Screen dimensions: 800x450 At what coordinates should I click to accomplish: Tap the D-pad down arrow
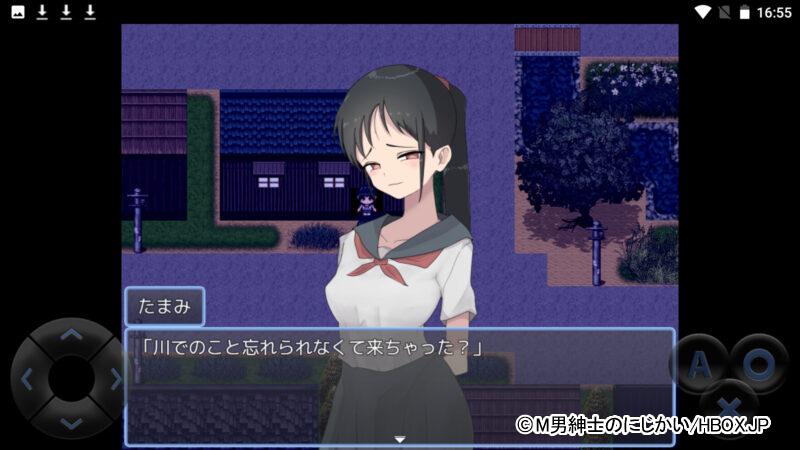click(x=70, y=424)
